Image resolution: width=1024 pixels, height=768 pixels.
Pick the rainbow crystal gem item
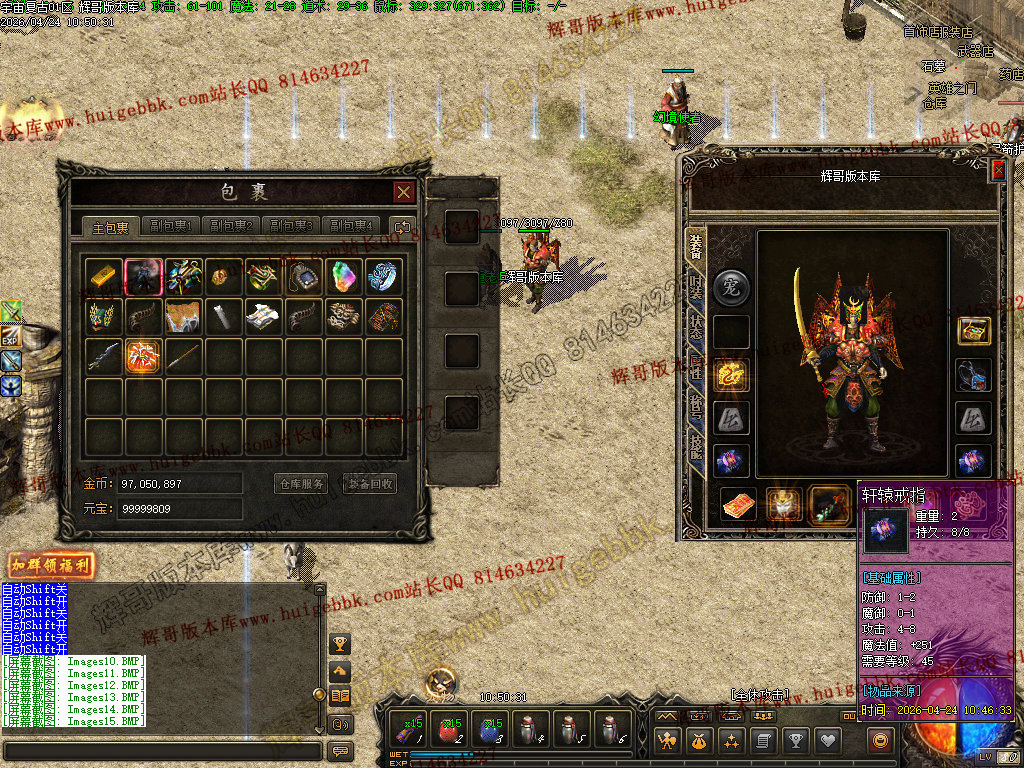(343, 277)
